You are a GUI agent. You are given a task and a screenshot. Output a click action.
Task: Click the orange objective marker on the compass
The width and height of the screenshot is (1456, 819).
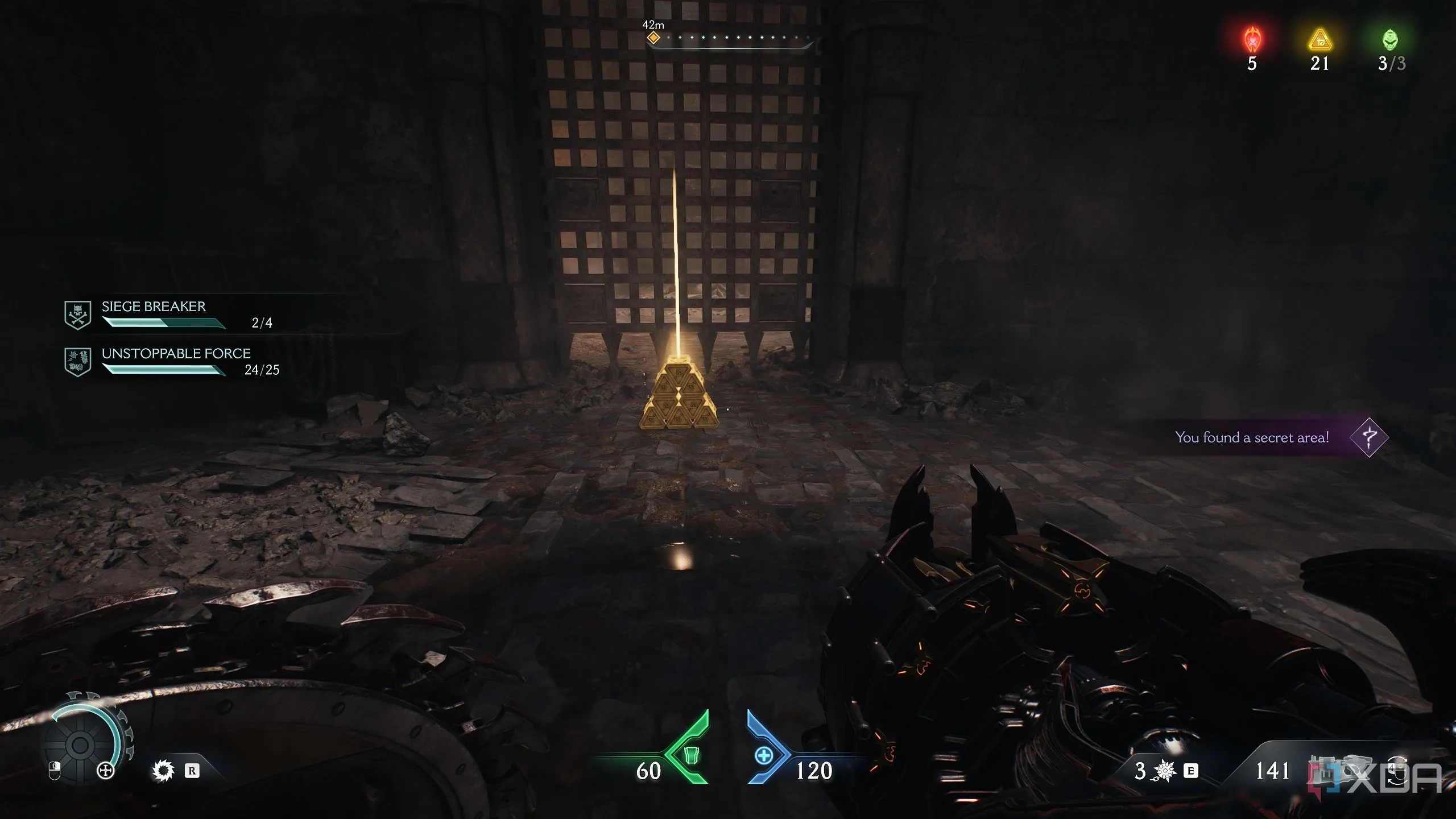tap(653, 38)
